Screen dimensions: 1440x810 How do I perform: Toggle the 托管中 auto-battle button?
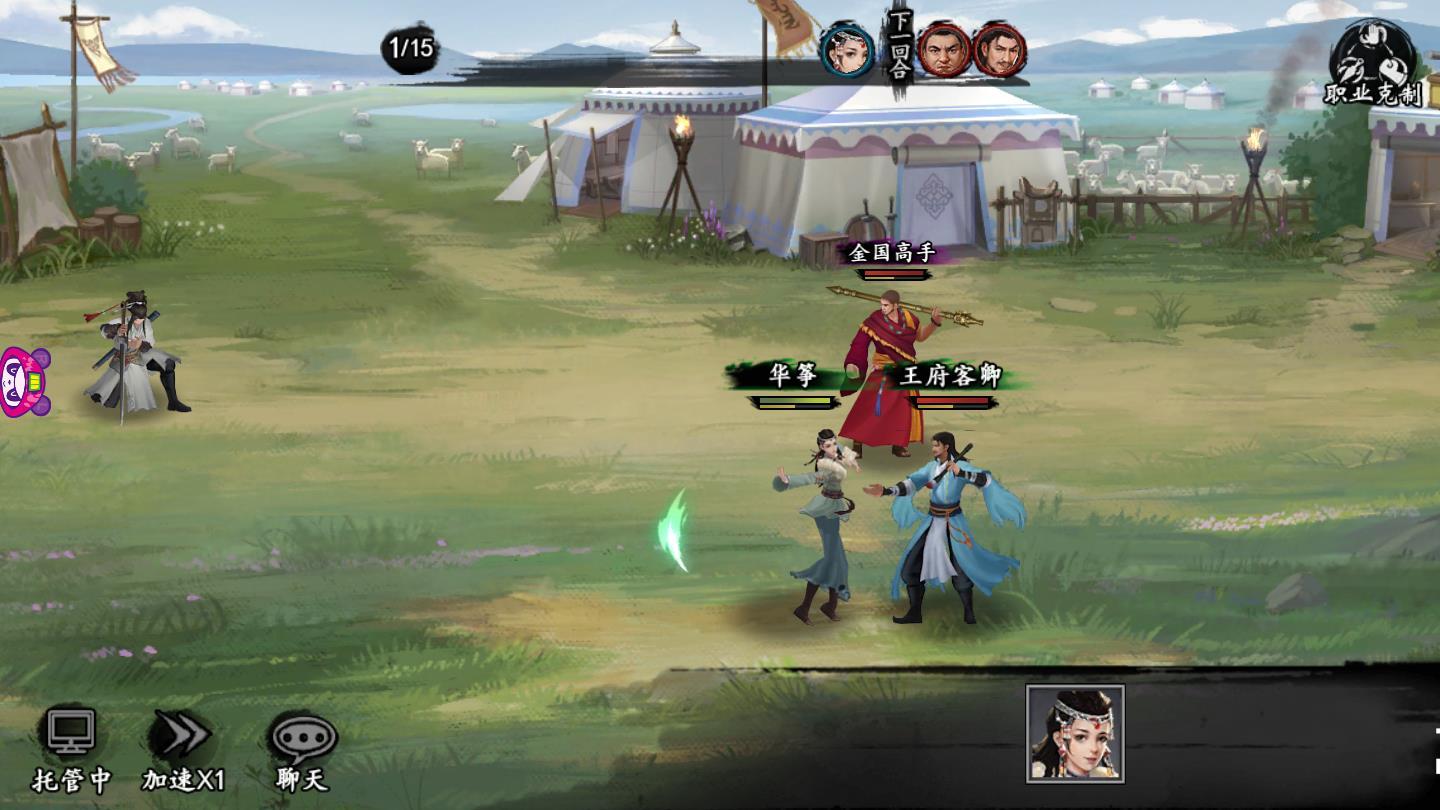72,748
